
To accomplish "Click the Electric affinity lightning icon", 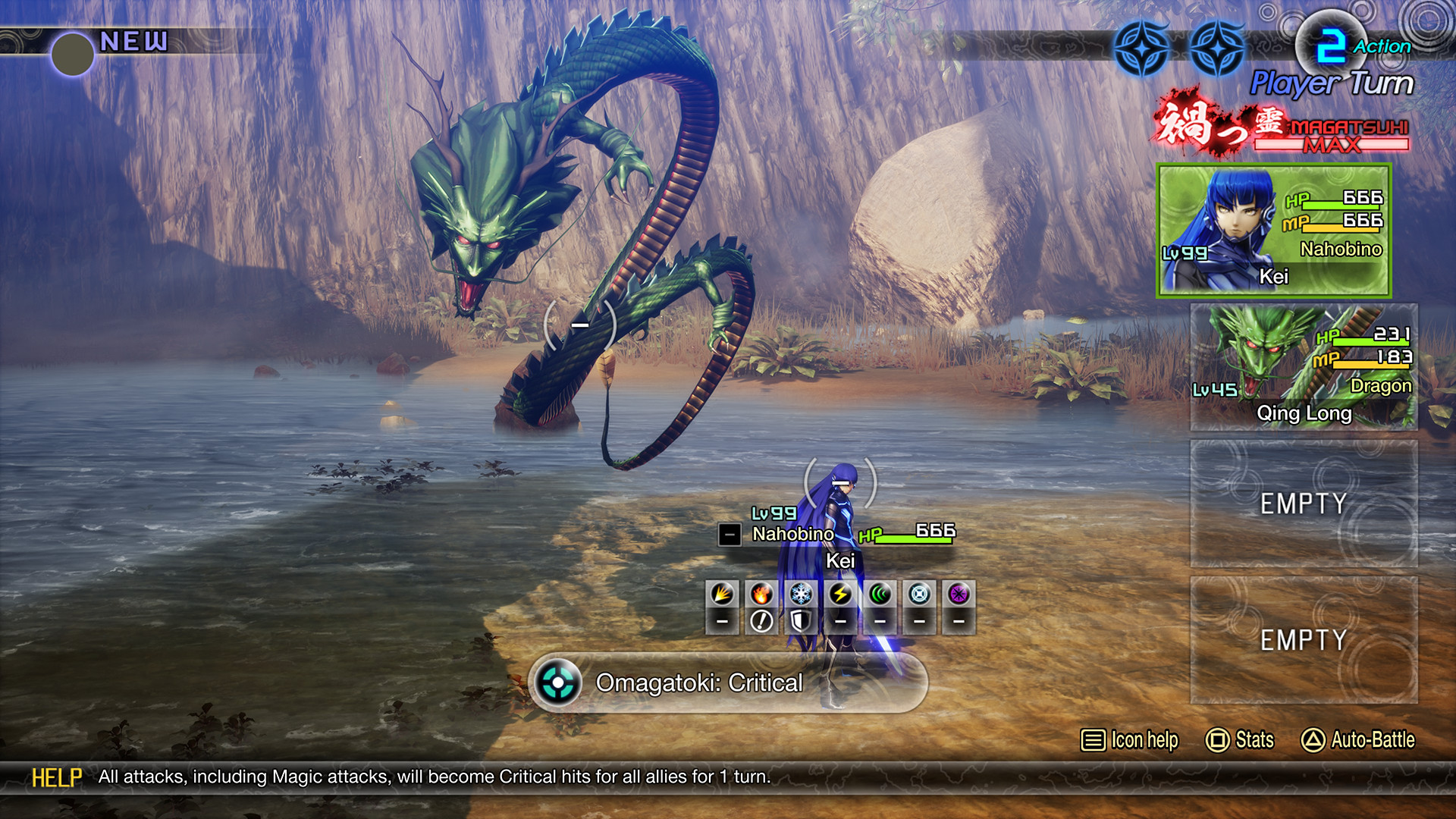I will pos(839,593).
